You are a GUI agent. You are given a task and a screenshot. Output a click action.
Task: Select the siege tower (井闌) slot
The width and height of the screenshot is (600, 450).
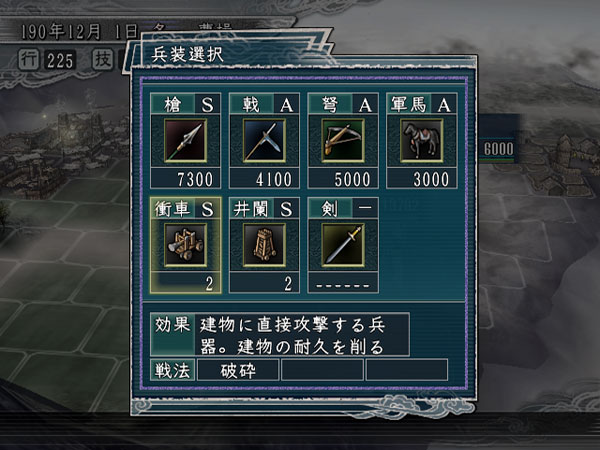265,244
